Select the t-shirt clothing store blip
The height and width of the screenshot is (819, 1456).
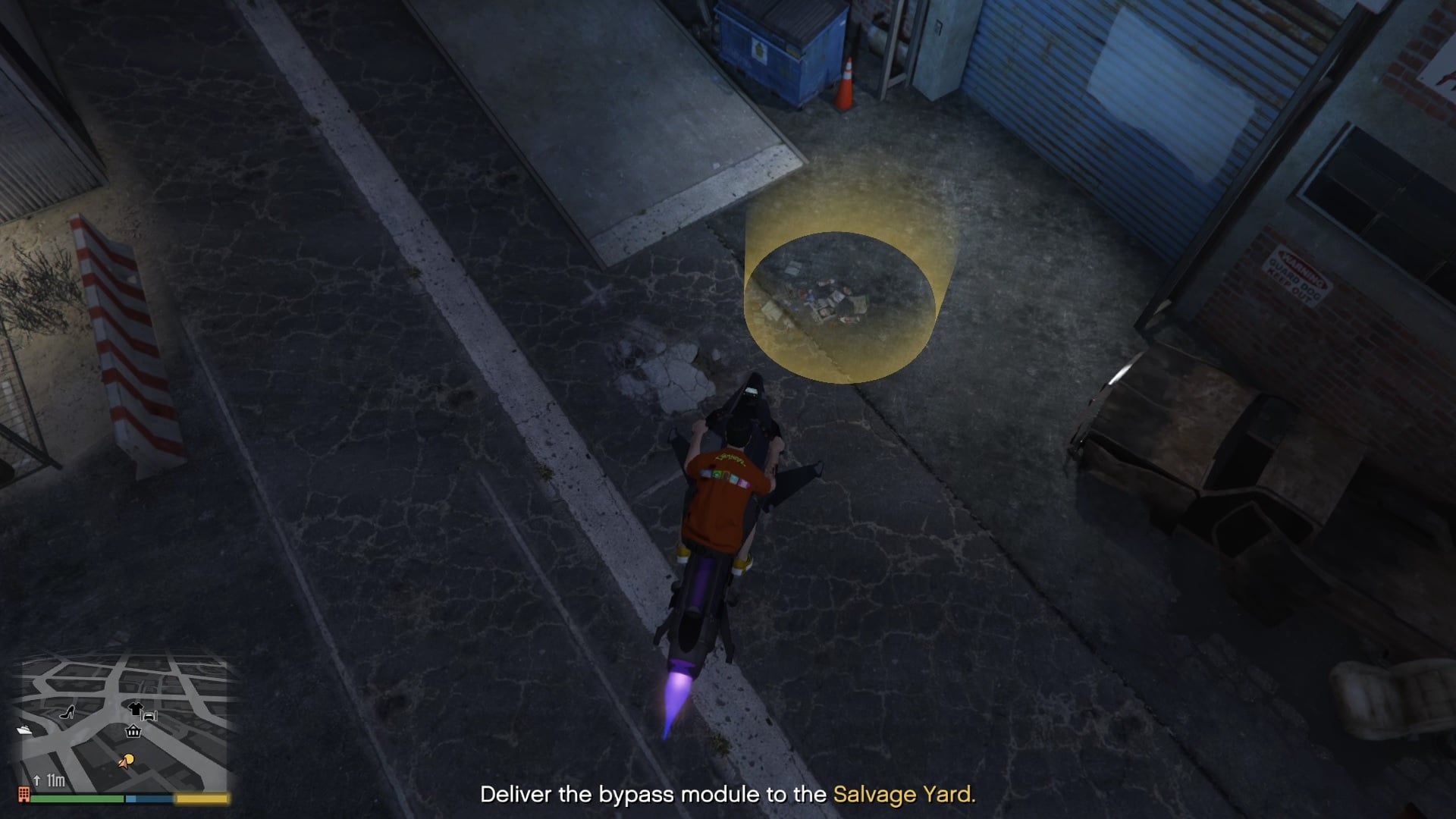pyautogui.click(x=136, y=709)
